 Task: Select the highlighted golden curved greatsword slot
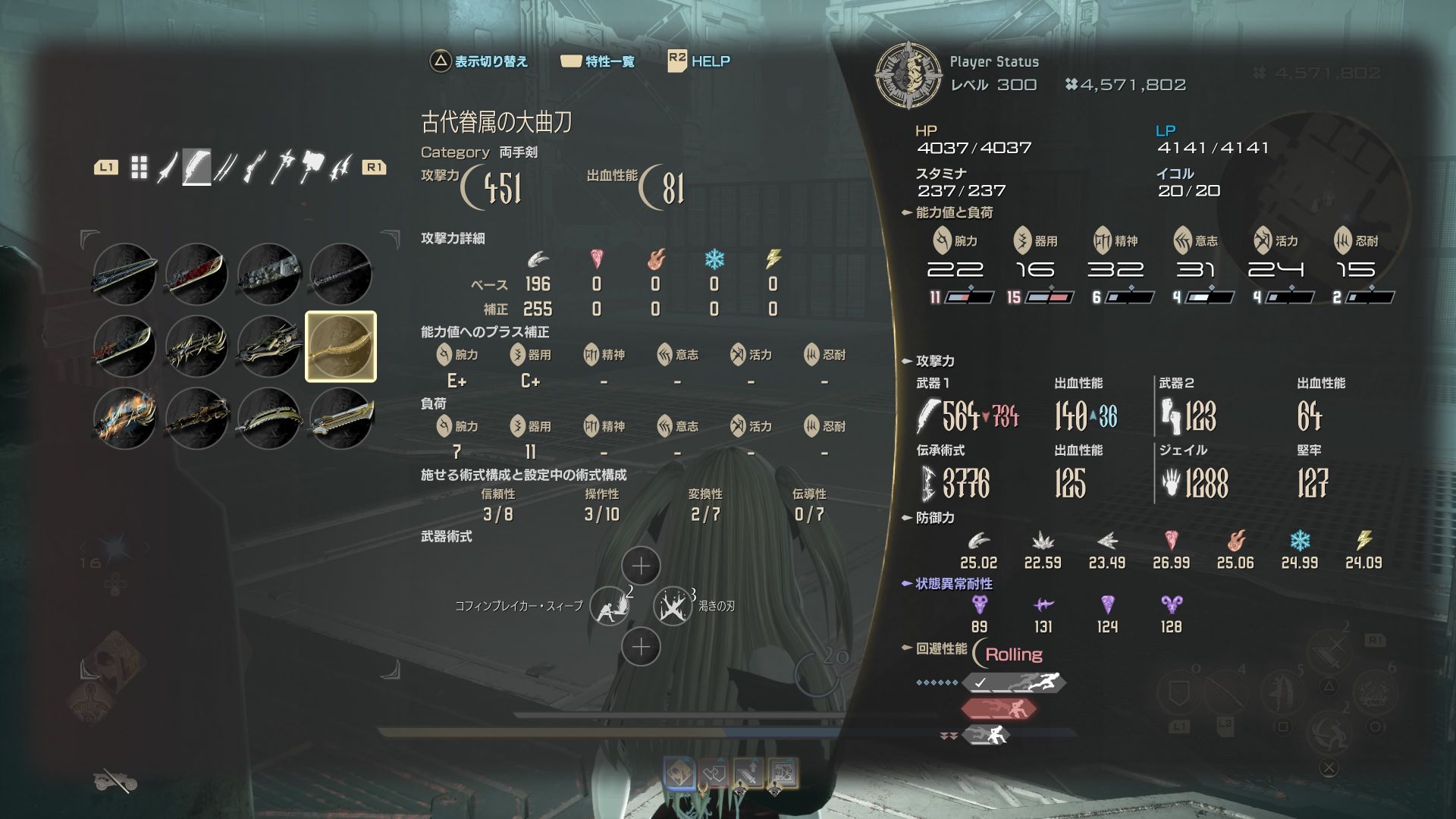pos(340,347)
